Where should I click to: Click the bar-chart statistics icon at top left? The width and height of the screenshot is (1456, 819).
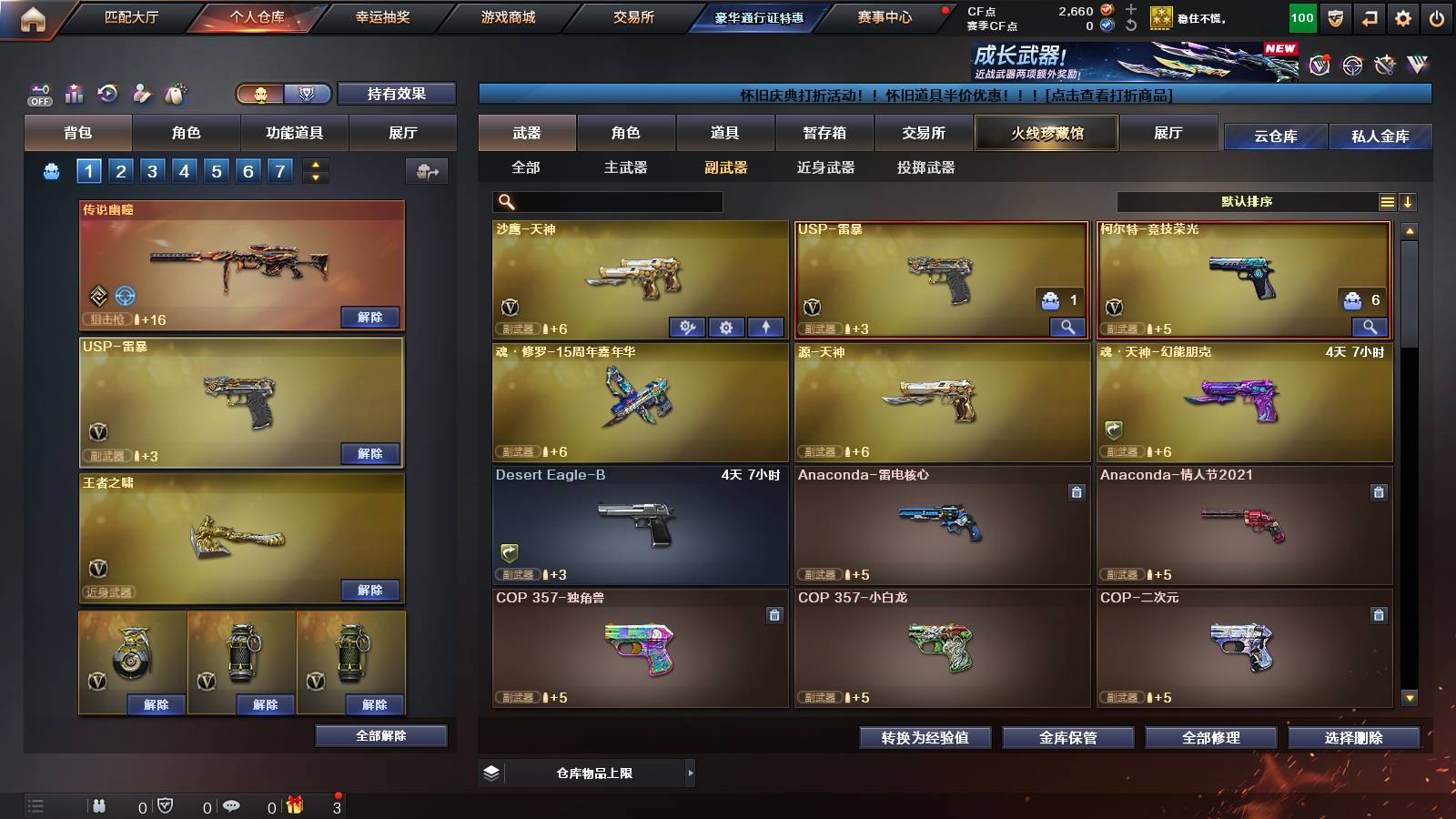74,94
